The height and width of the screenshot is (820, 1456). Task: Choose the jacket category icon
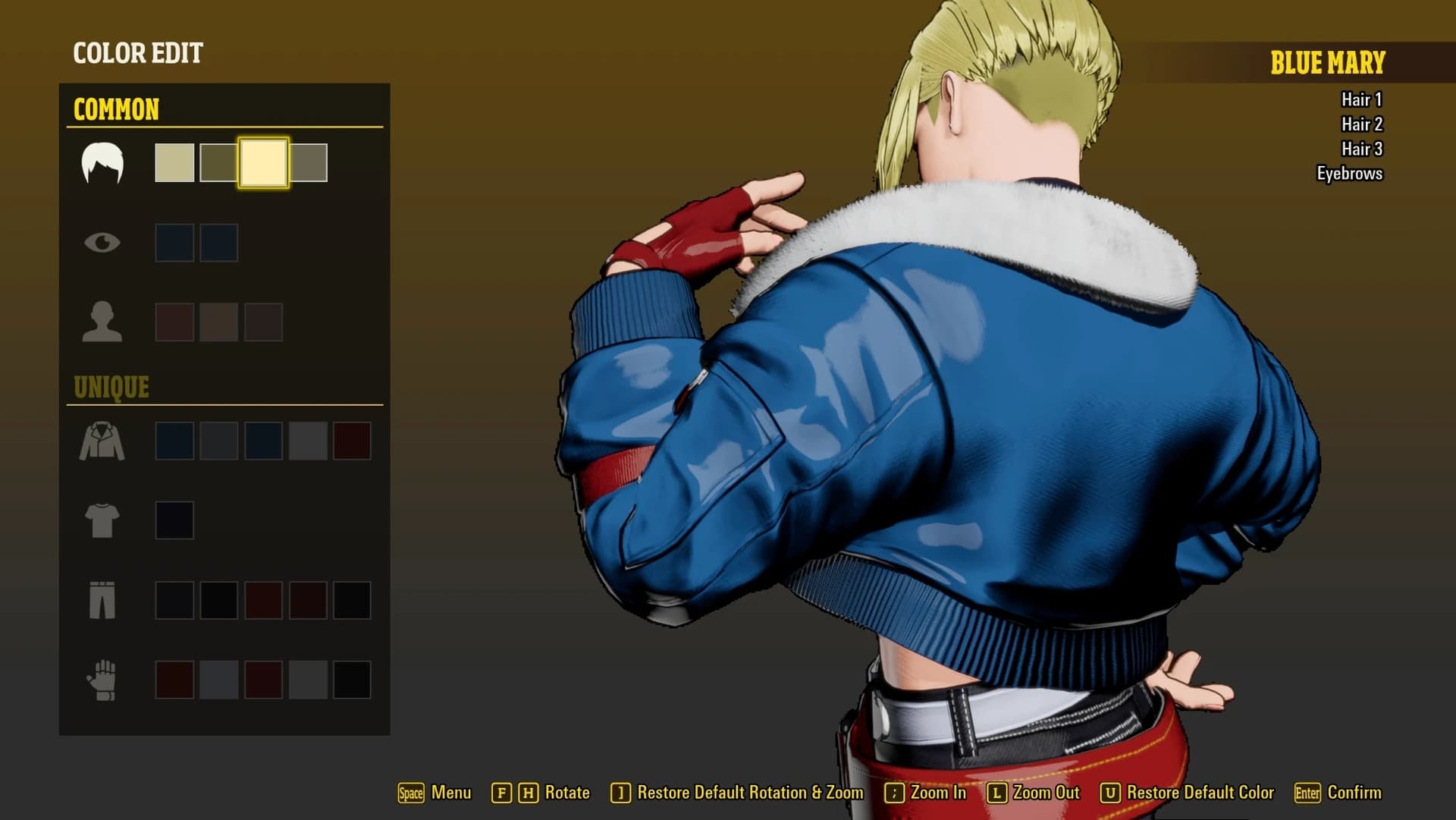(102, 441)
